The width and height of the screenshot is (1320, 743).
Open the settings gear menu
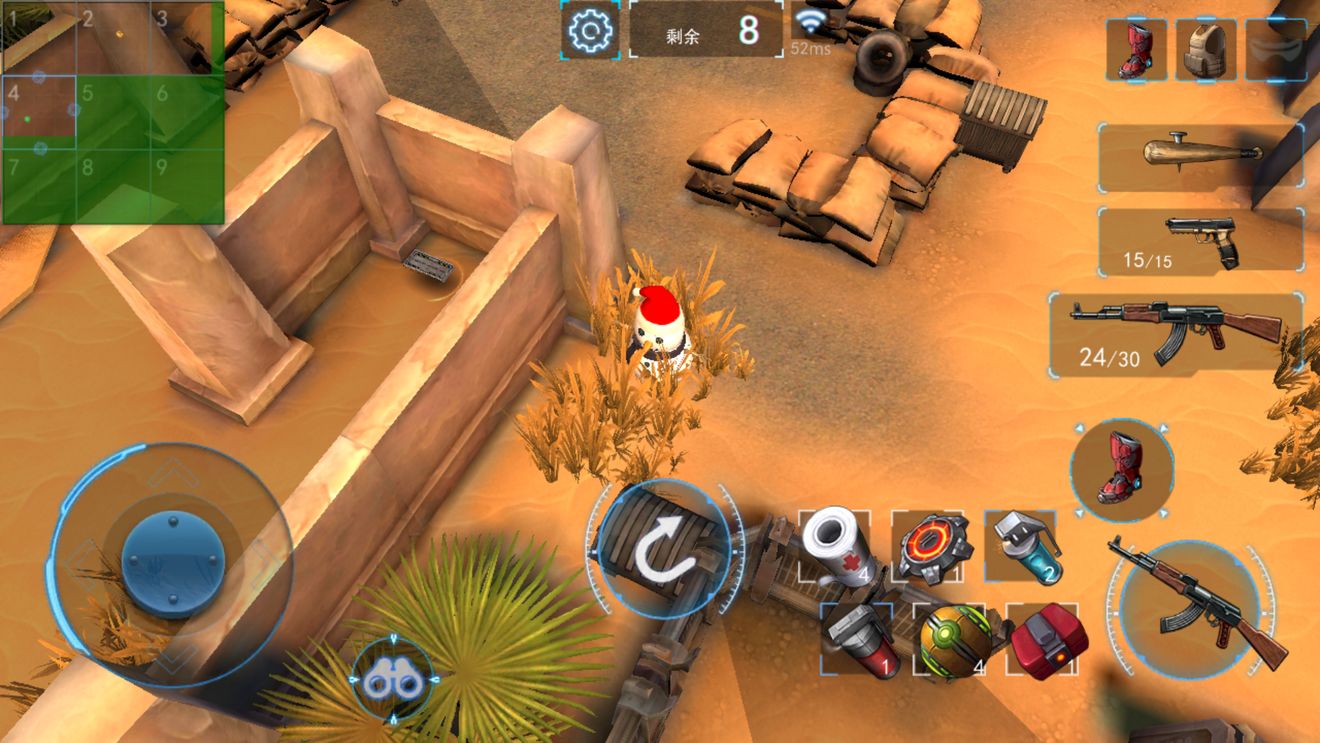590,31
